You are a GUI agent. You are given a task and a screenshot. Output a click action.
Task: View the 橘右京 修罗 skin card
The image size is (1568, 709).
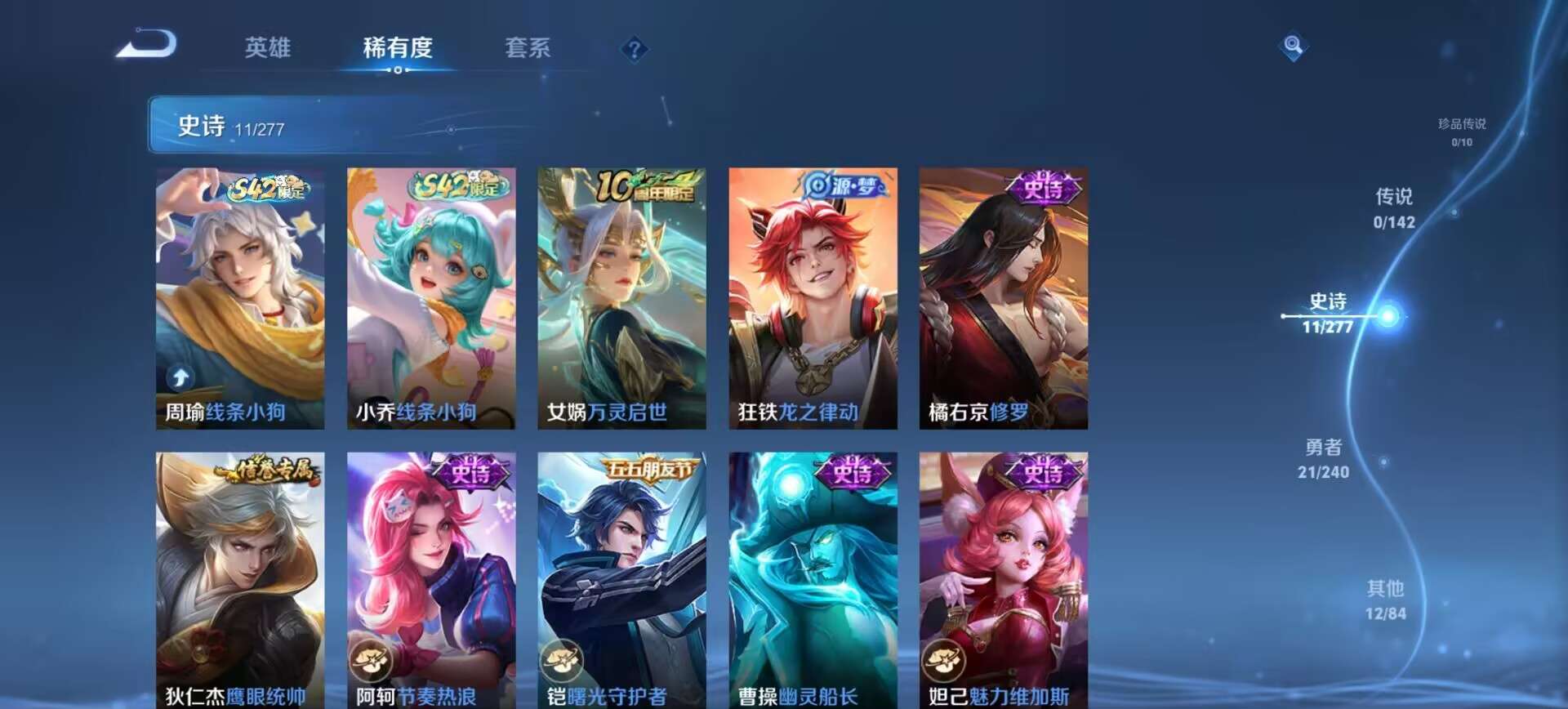click(x=1003, y=298)
